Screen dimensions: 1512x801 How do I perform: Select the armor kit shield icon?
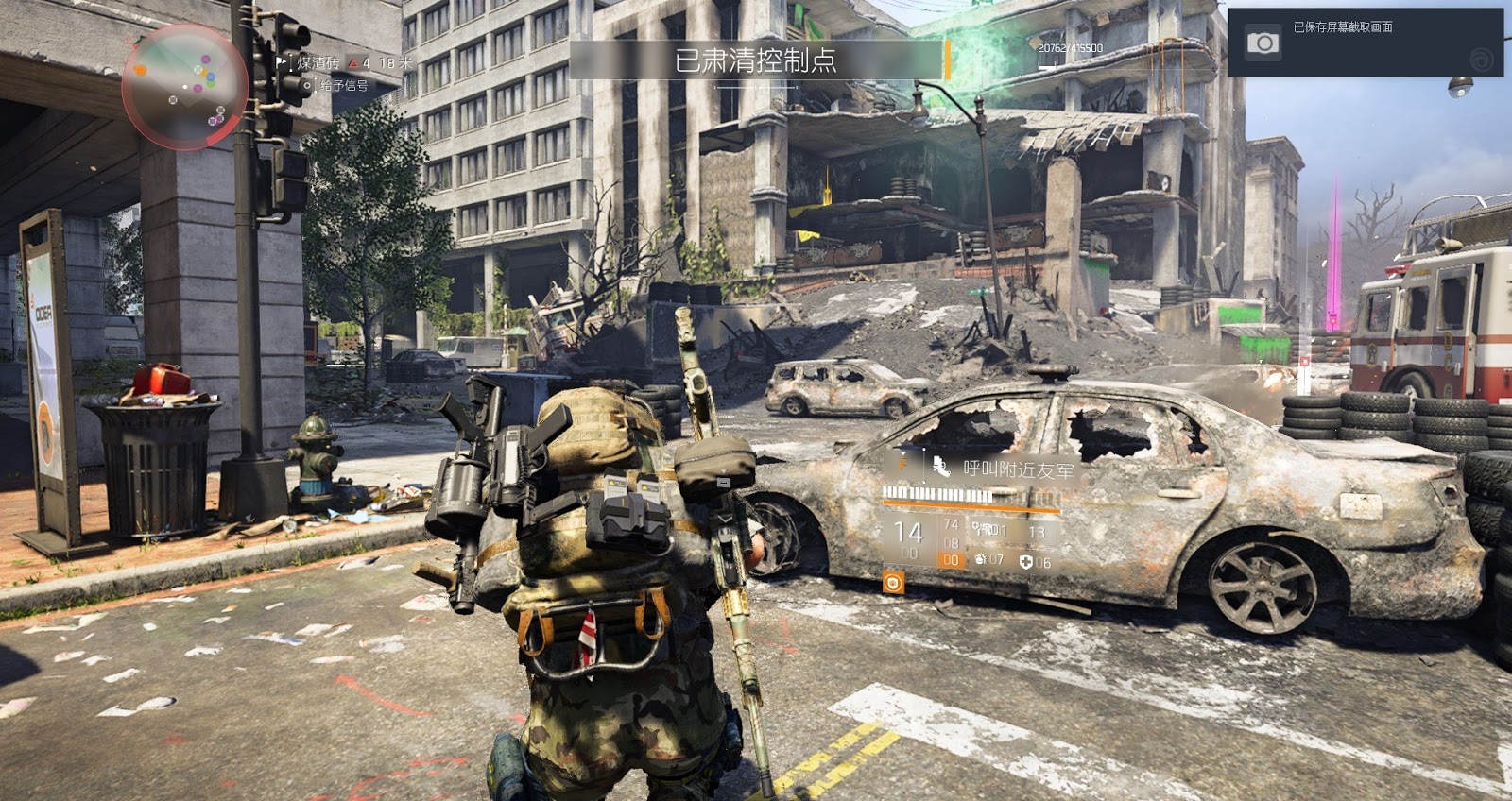tap(1027, 561)
